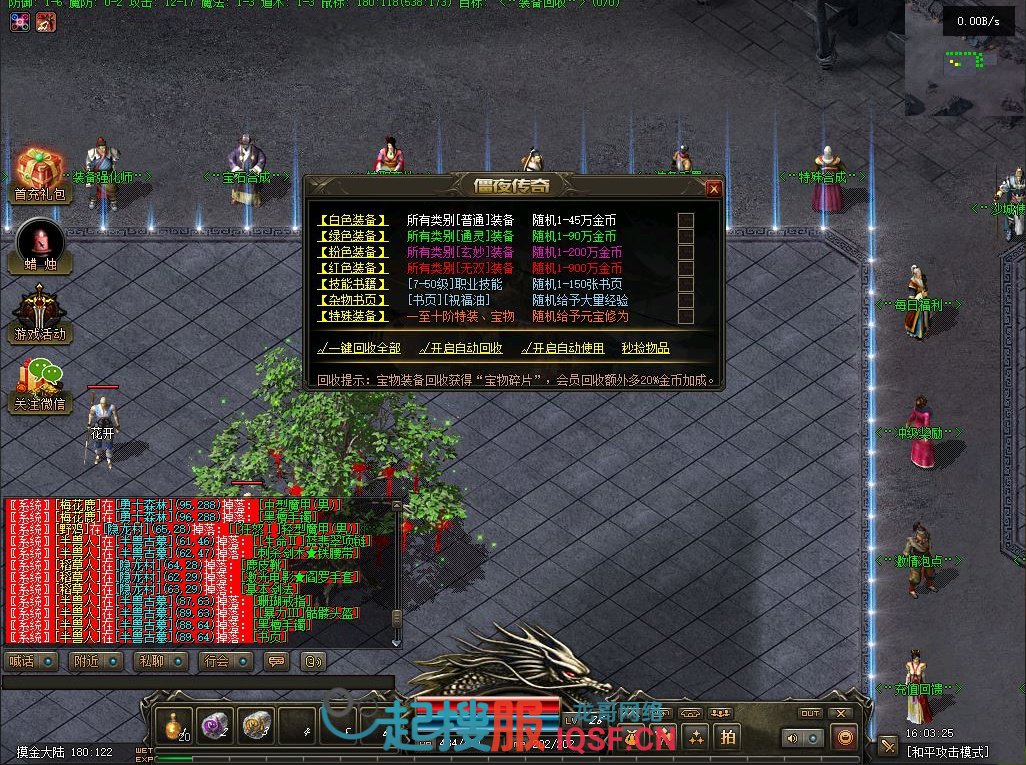Screen dimensions: 1026x765
Task: Choose the 技能书籍 recycle link
Action: pyautogui.click(x=353, y=284)
